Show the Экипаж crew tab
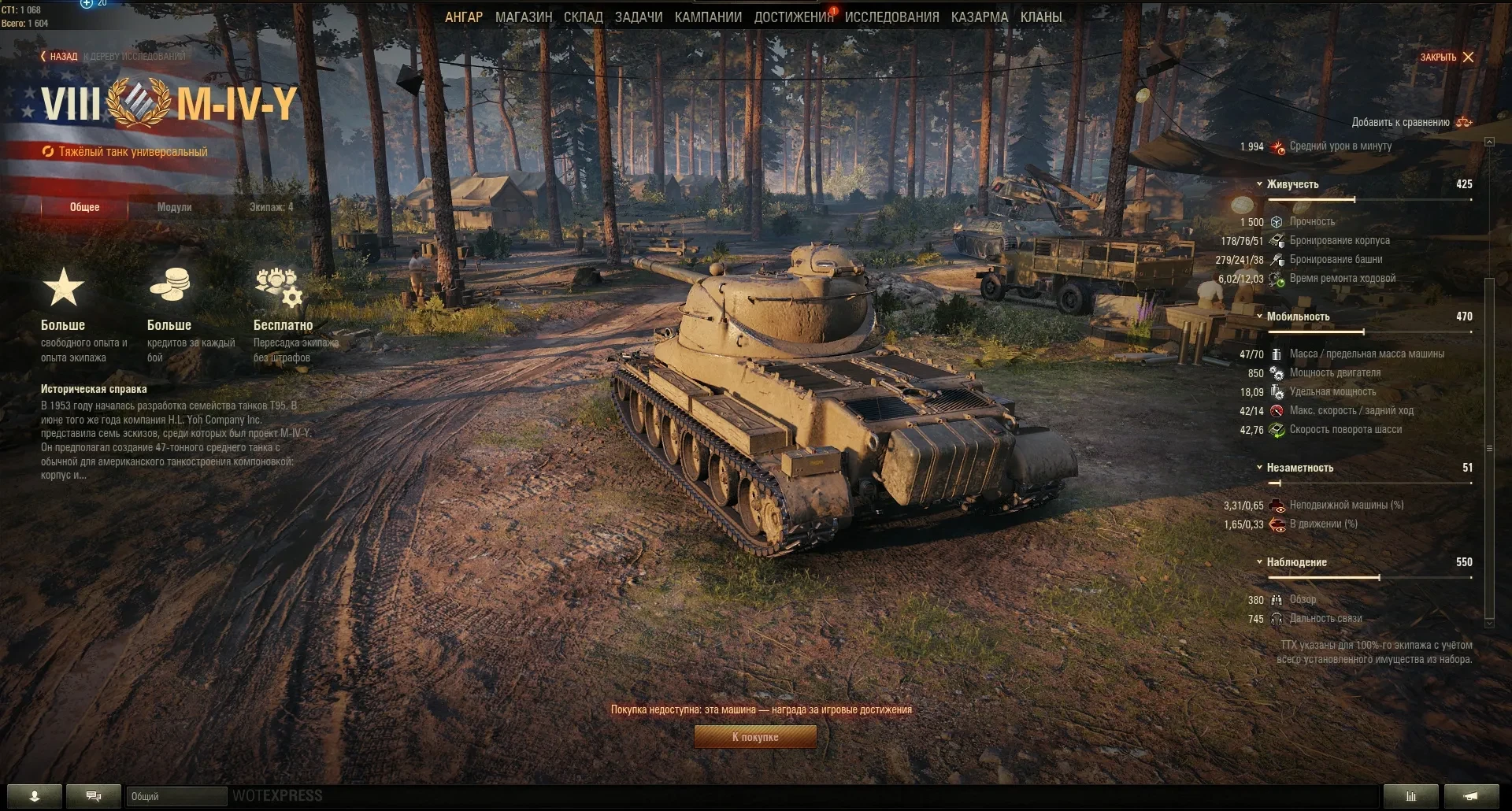This screenshot has height=811, width=1512. pyautogui.click(x=271, y=207)
